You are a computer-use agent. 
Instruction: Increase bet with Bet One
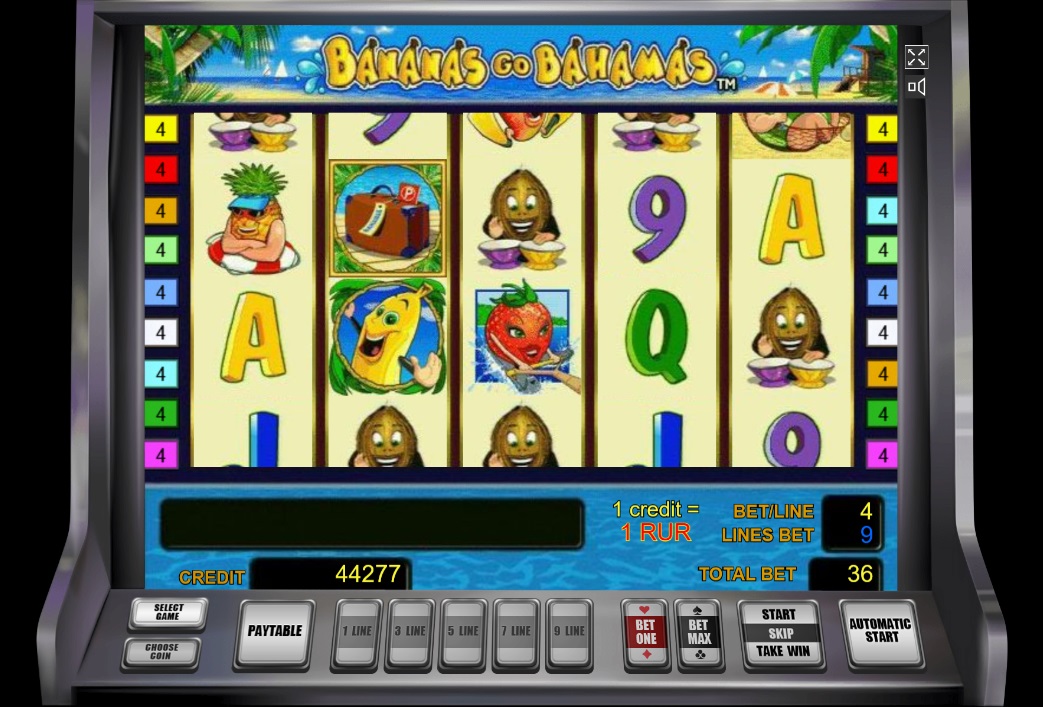coord(646,633)
